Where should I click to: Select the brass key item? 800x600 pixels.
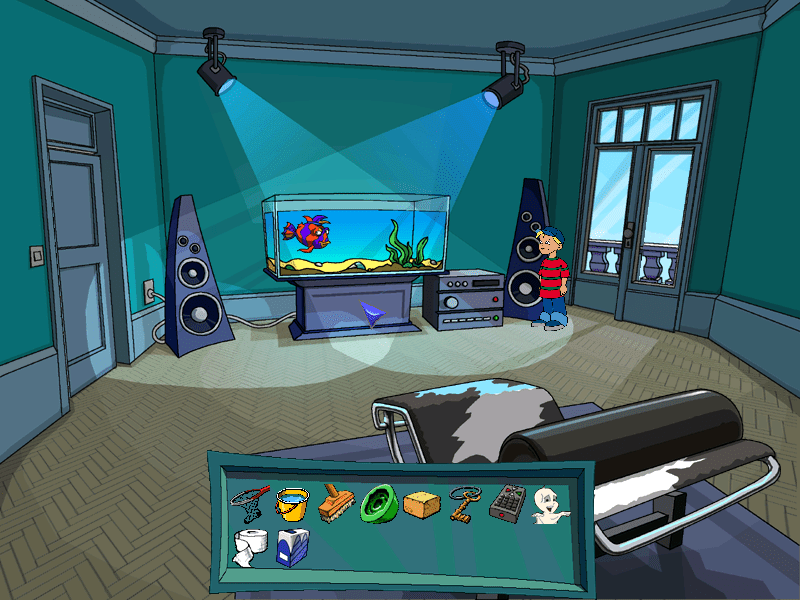pyautogui.click(x=466, y=502)
